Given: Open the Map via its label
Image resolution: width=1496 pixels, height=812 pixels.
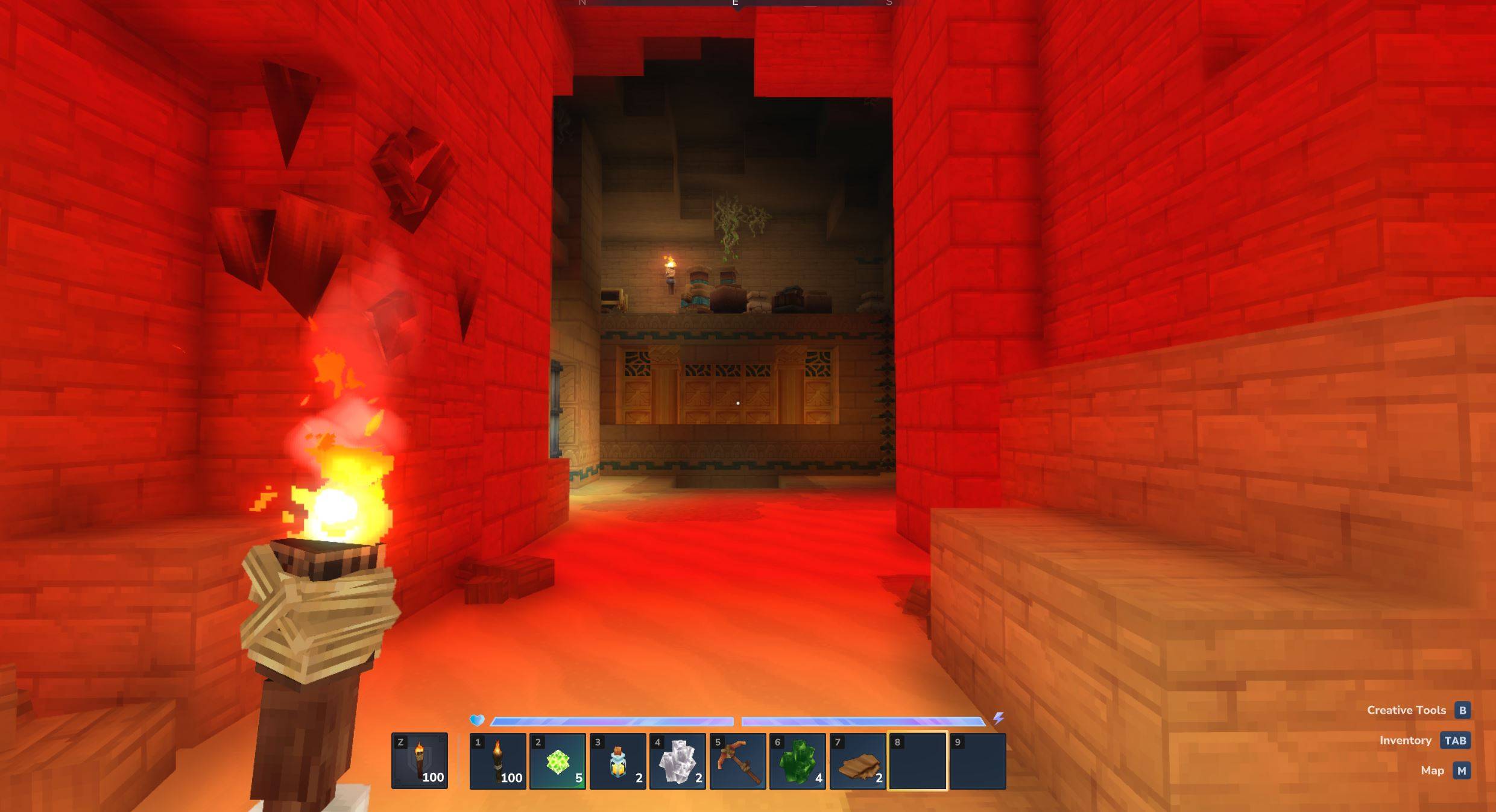Looking at the screenshot, I should (x=1433, y=770).
